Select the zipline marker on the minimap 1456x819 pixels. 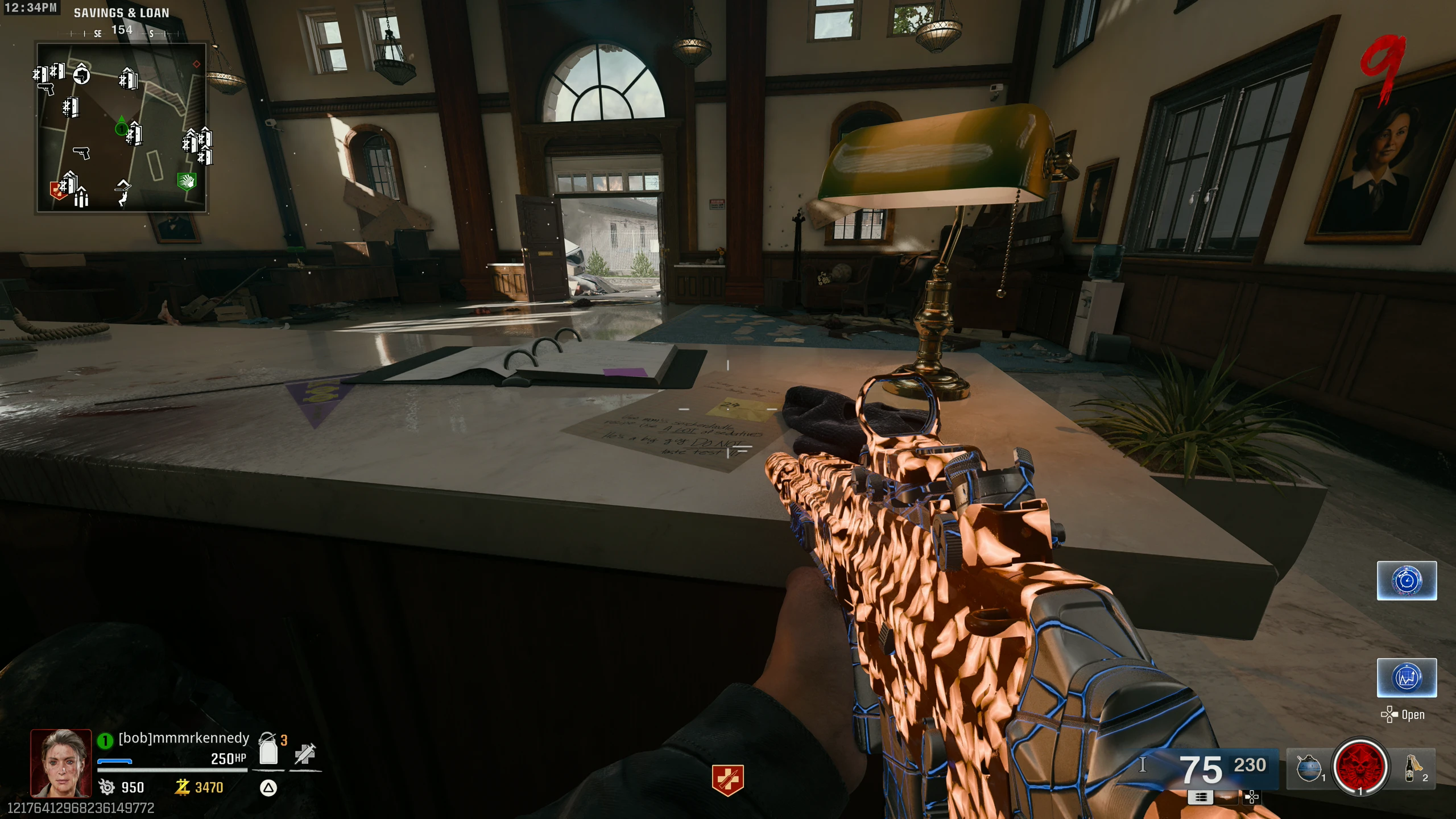coord(123,192)
